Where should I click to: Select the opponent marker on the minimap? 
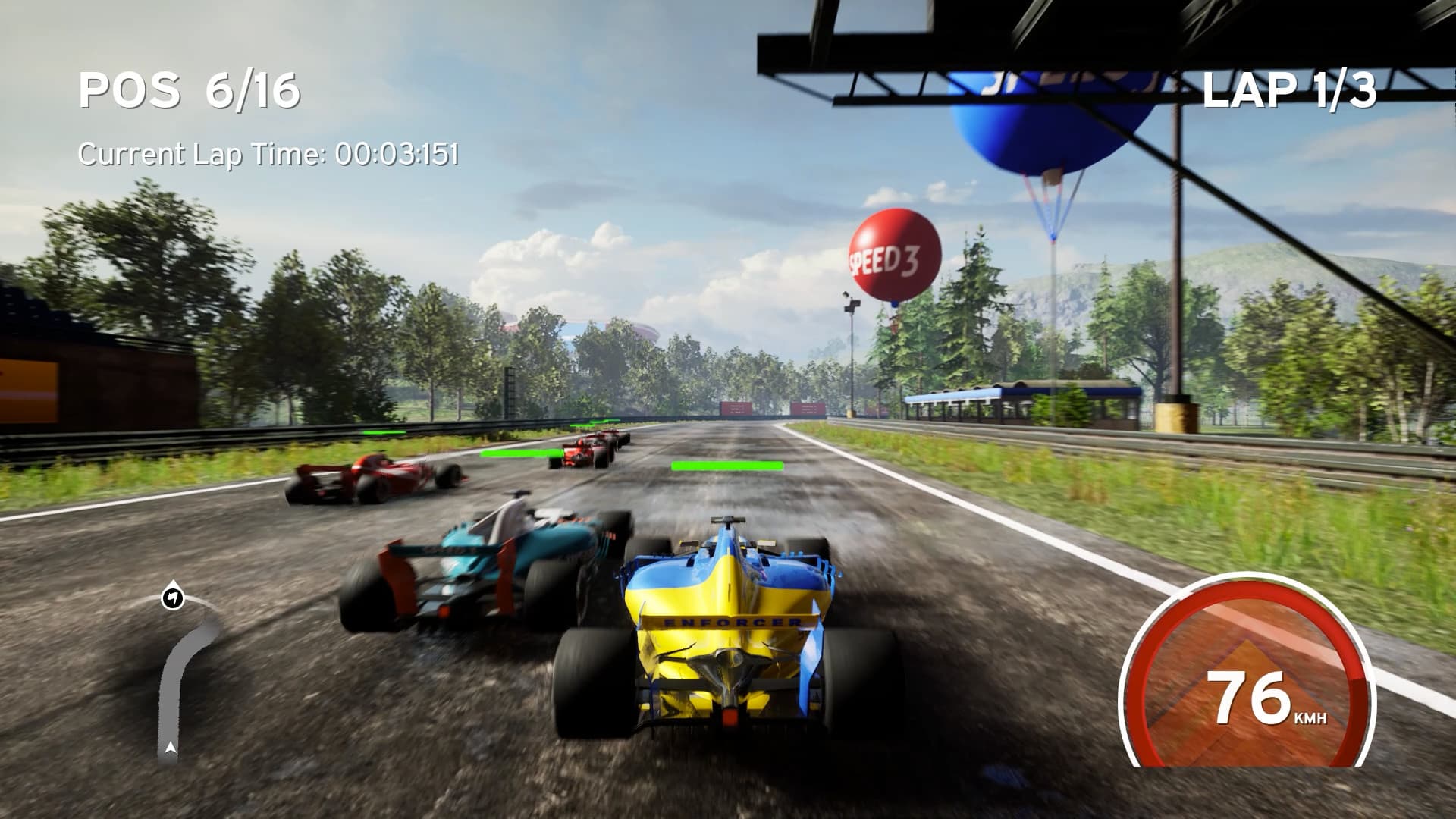click(x=173, y=598)
